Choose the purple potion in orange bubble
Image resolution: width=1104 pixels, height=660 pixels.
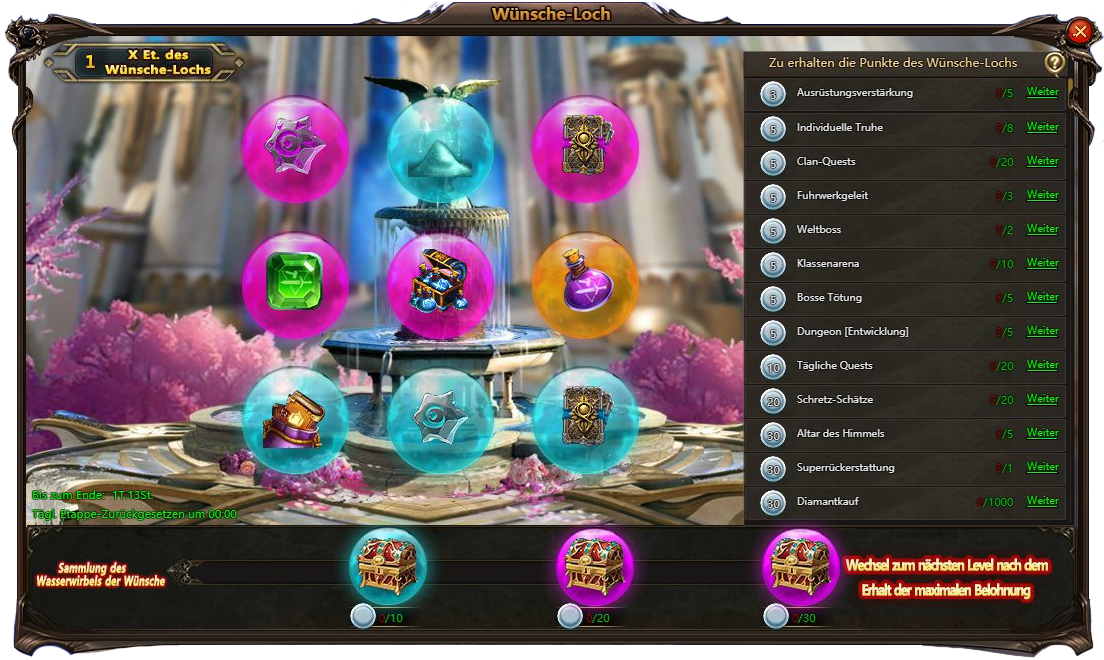pos(585,285)
